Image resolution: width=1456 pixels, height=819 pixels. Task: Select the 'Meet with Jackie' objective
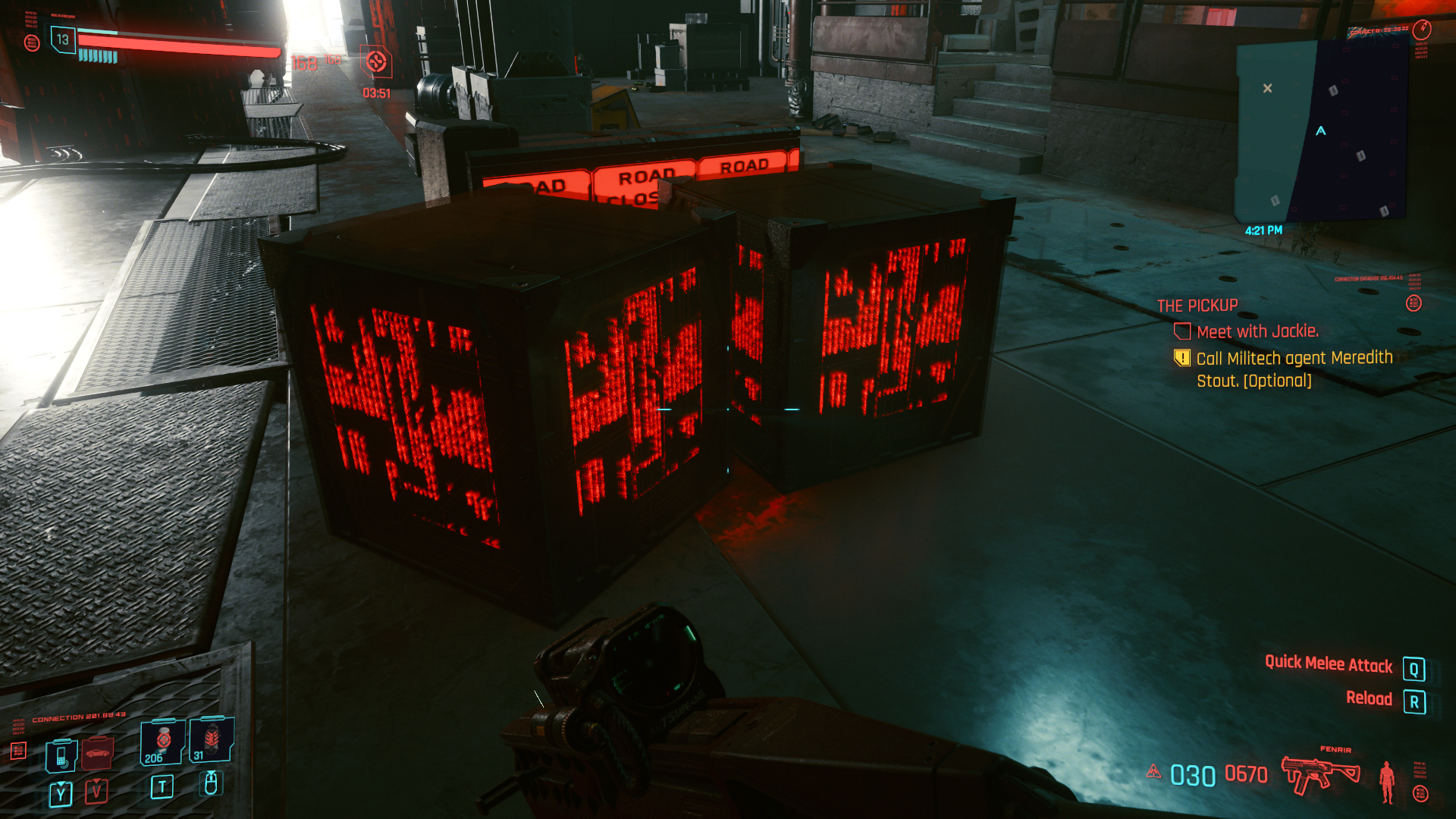1257,331
